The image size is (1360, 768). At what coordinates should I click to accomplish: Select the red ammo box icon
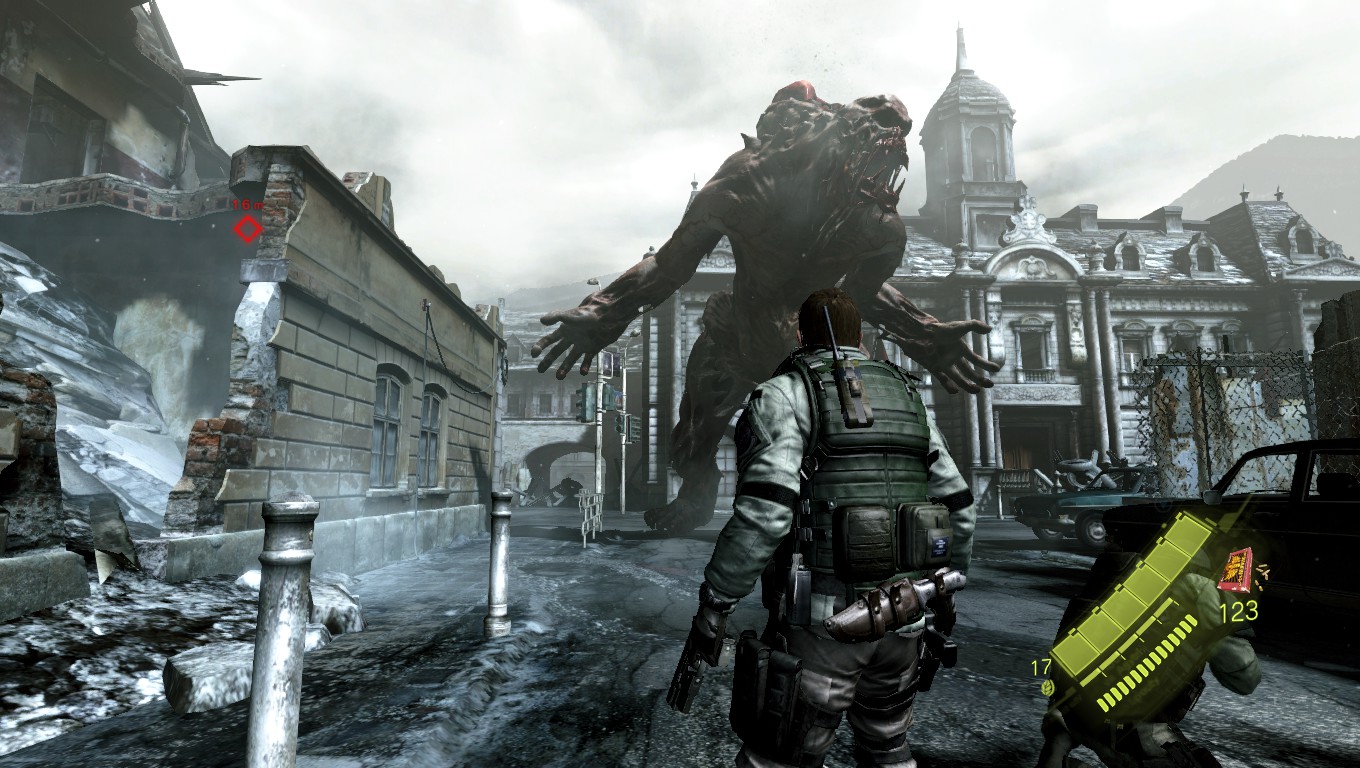(1236, 570)
